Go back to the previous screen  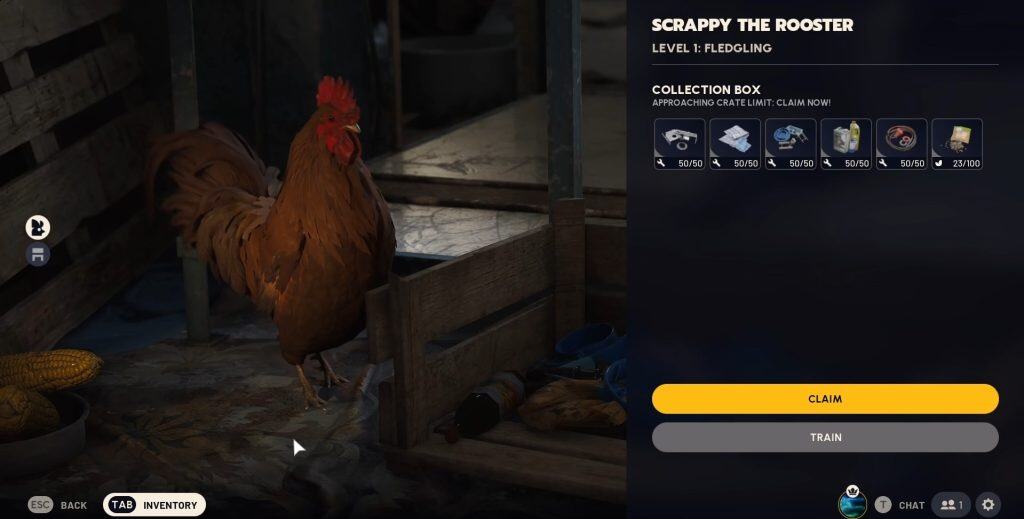[x=58, y=505]
